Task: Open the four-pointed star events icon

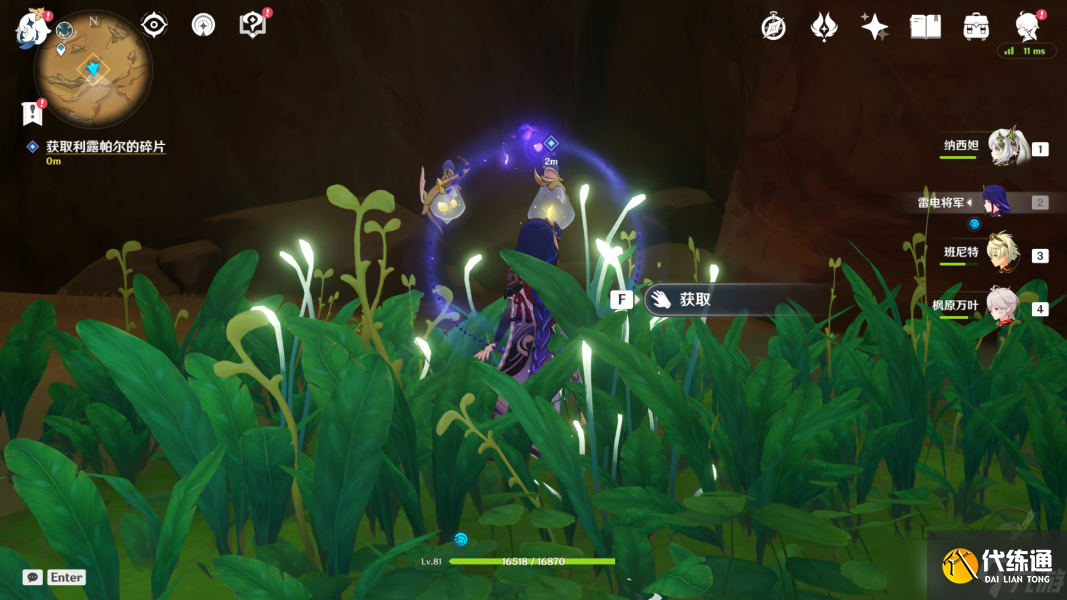Action: tap(874, 27)
